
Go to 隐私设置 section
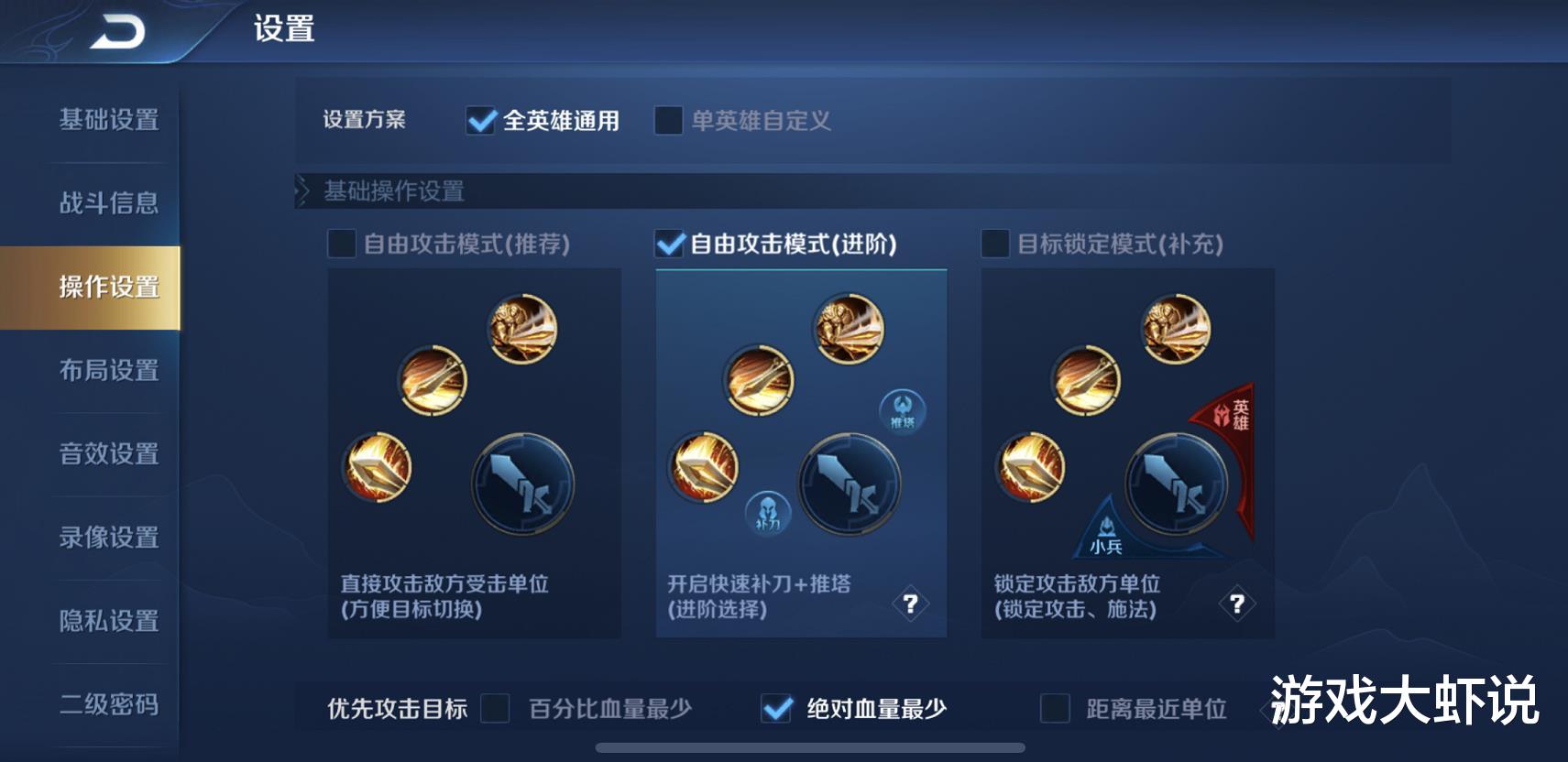point(110,621)
